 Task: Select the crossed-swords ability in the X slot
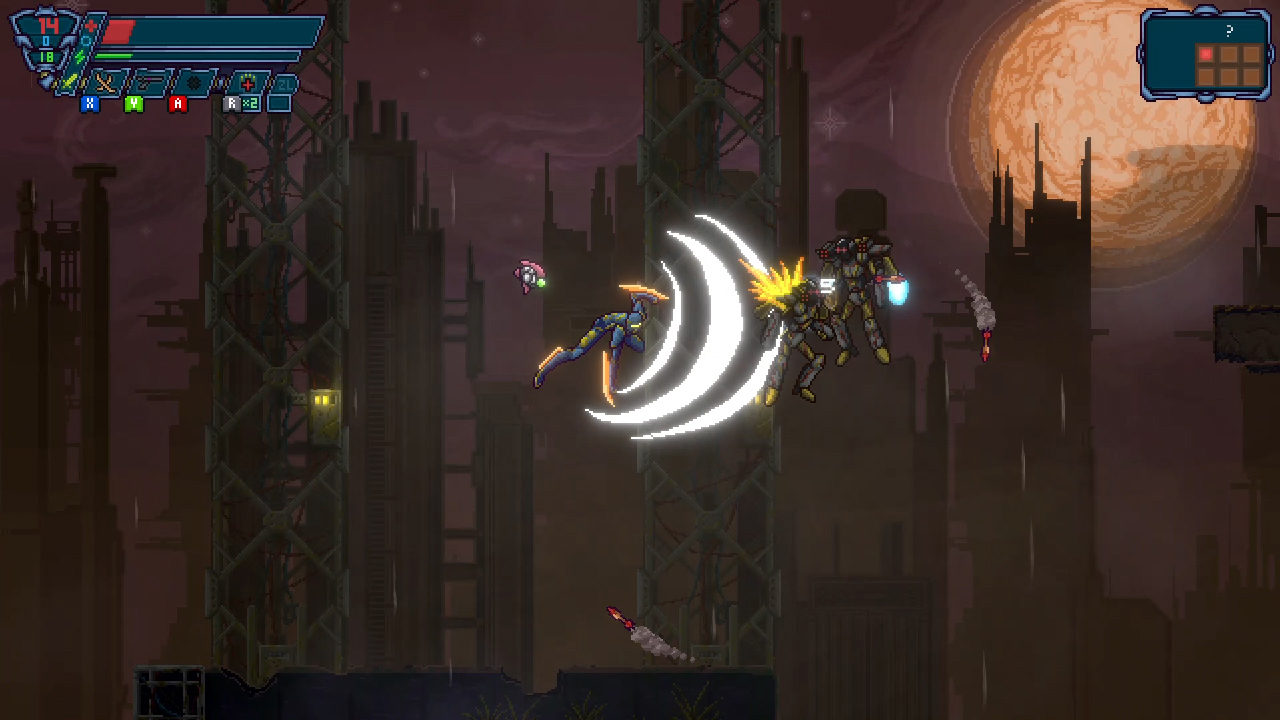click(105, 82)
